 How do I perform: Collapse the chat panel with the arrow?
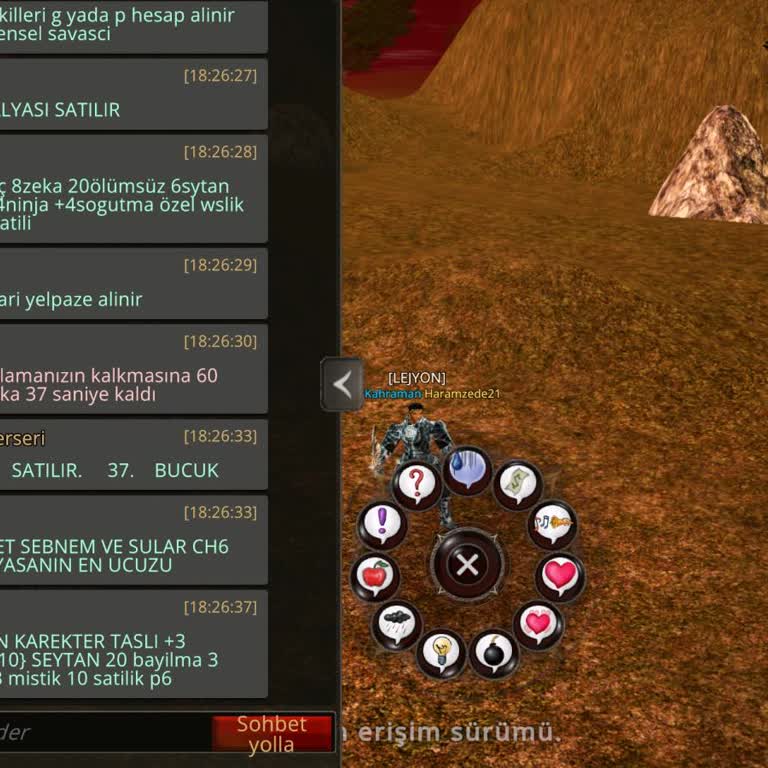point(342,384)
